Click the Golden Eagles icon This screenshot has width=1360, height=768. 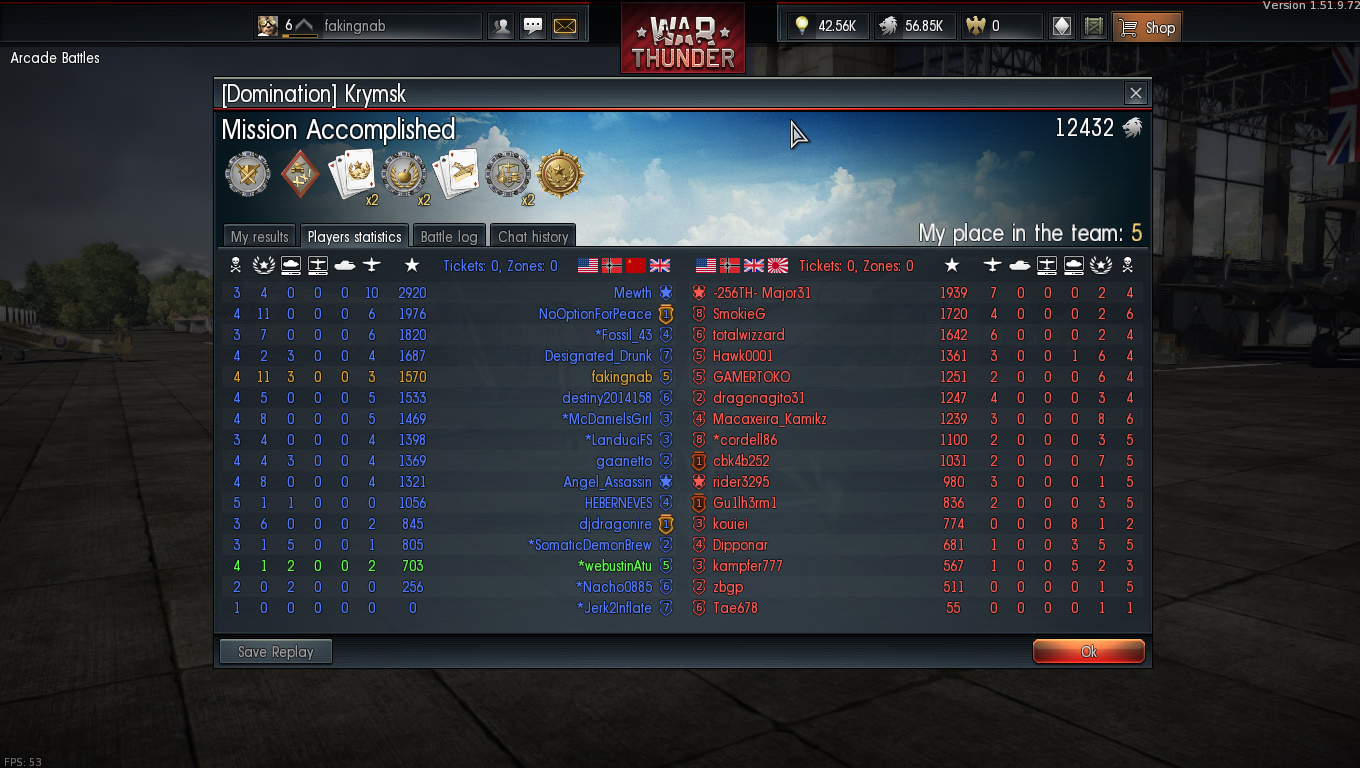coord(977,25)
